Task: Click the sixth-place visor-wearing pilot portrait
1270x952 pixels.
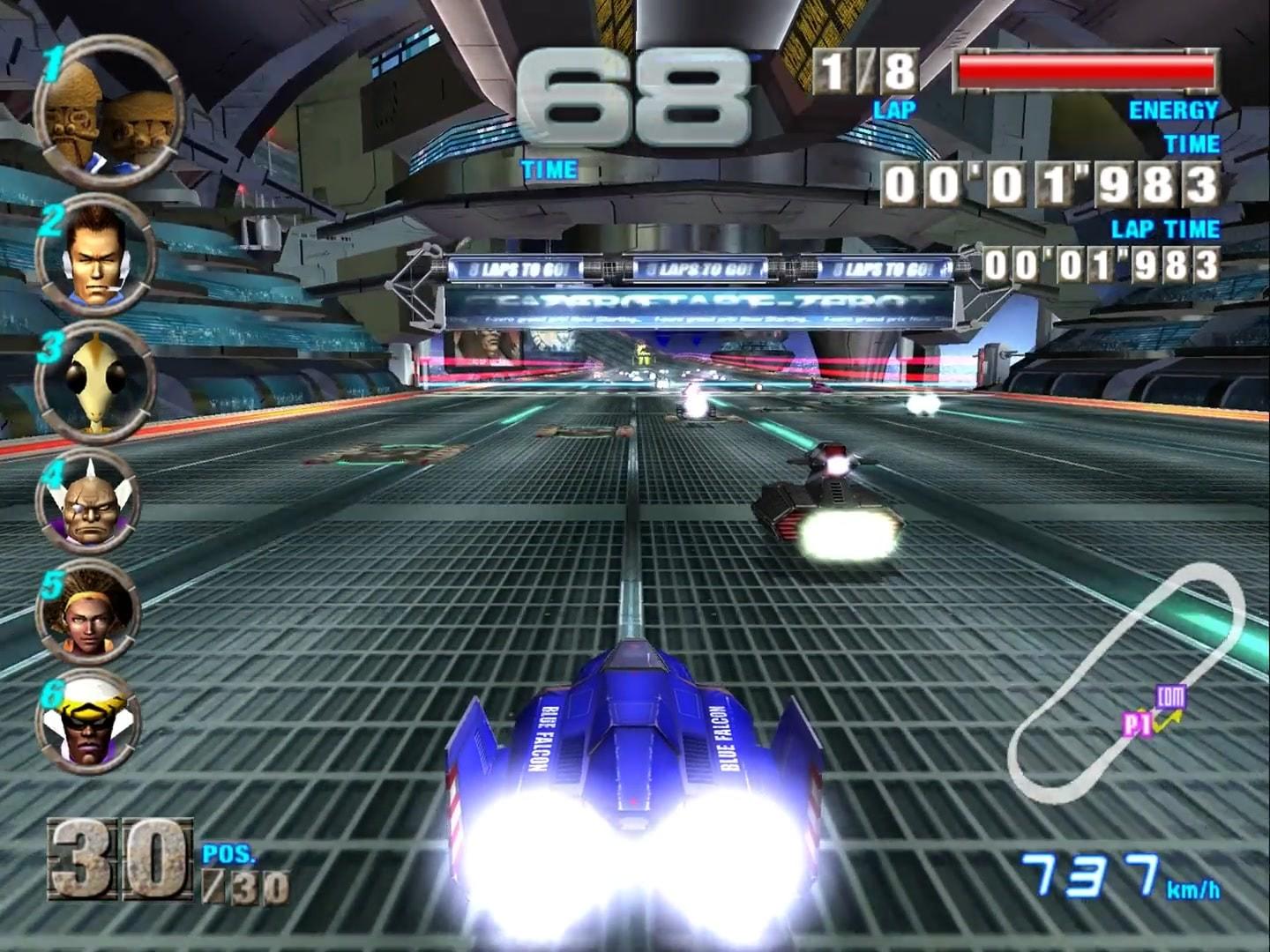Action: pyautogui.click(x=87, y=721)
